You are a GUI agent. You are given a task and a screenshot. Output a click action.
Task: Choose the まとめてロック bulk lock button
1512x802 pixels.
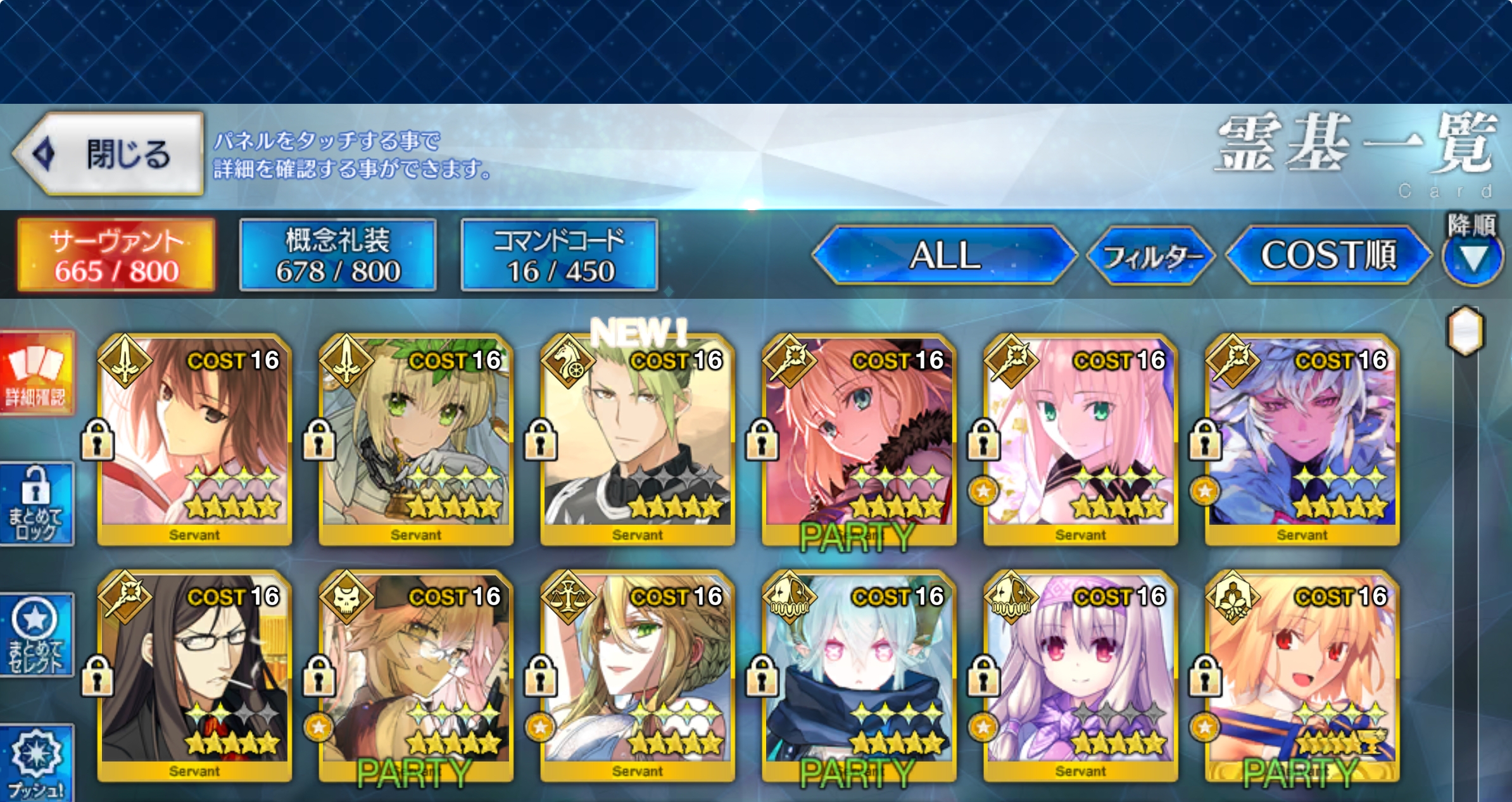point(36,504)
